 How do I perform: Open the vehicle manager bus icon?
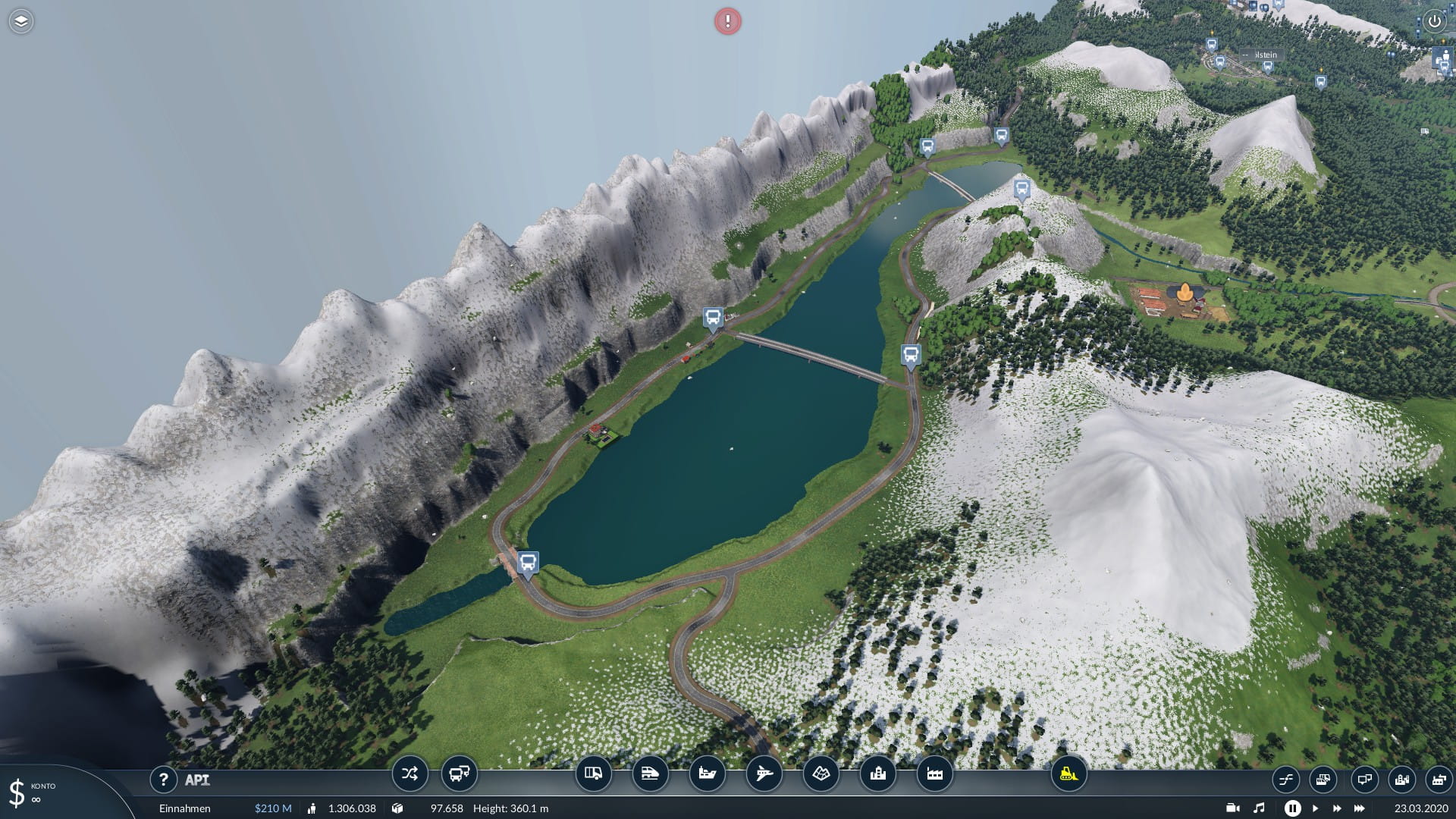459,774
